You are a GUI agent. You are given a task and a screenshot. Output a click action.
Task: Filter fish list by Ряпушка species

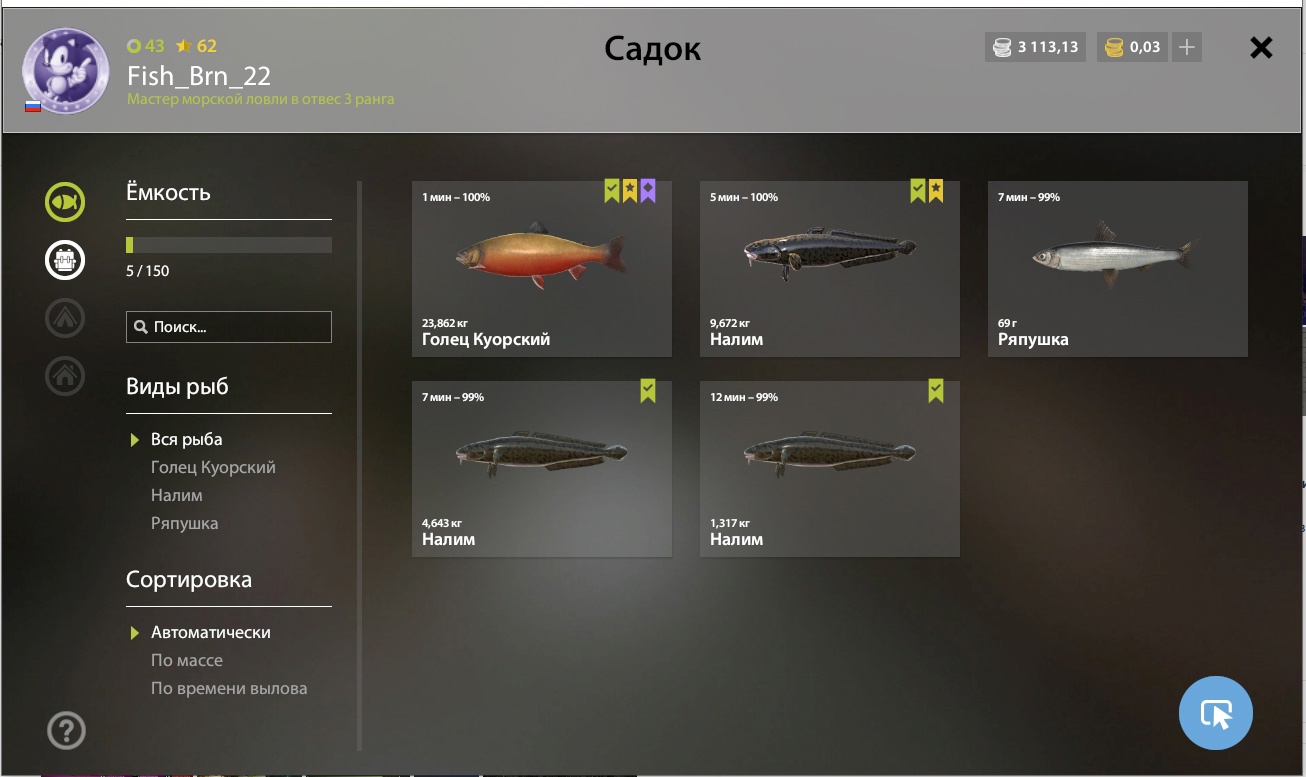coord(184,523)
